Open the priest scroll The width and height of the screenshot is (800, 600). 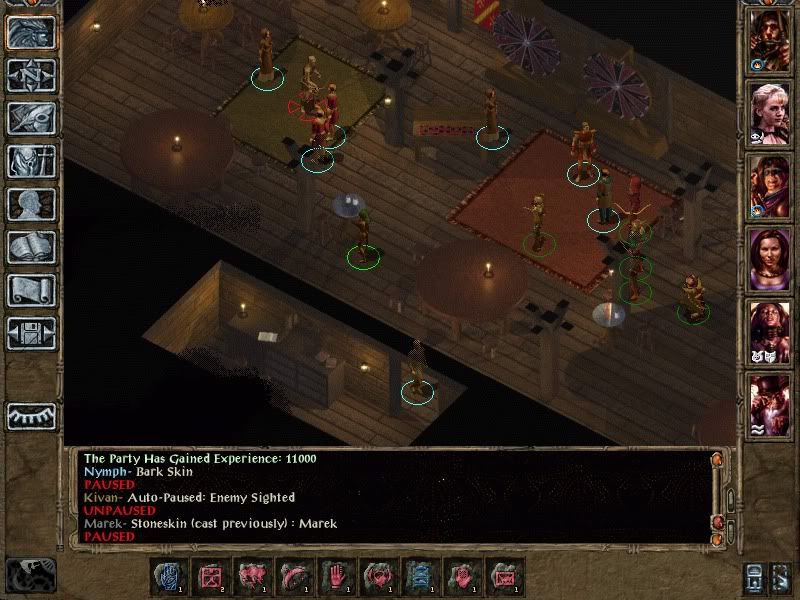coord(31,289)
